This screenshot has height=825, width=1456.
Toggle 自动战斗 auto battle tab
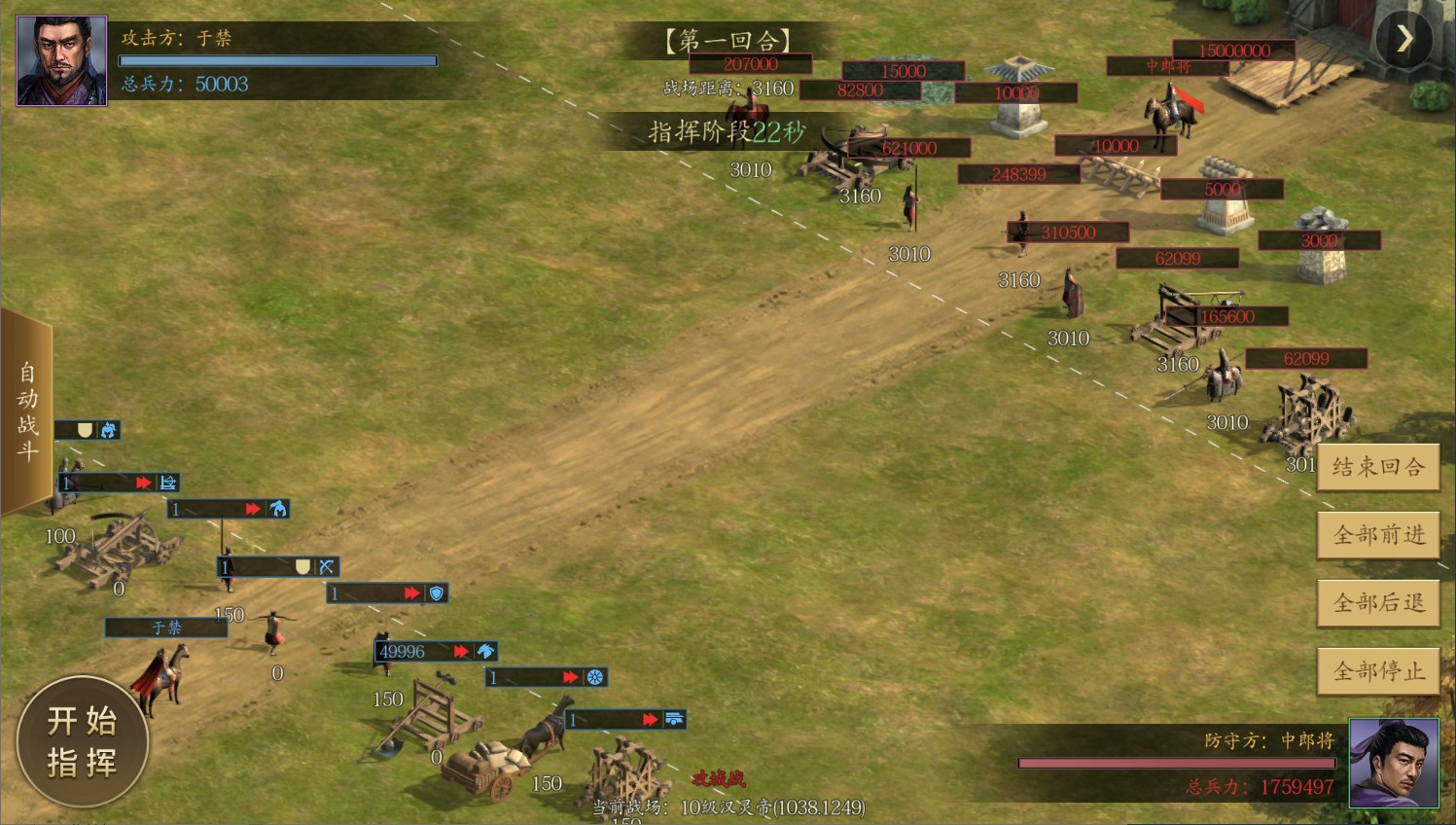coord(26,412)
